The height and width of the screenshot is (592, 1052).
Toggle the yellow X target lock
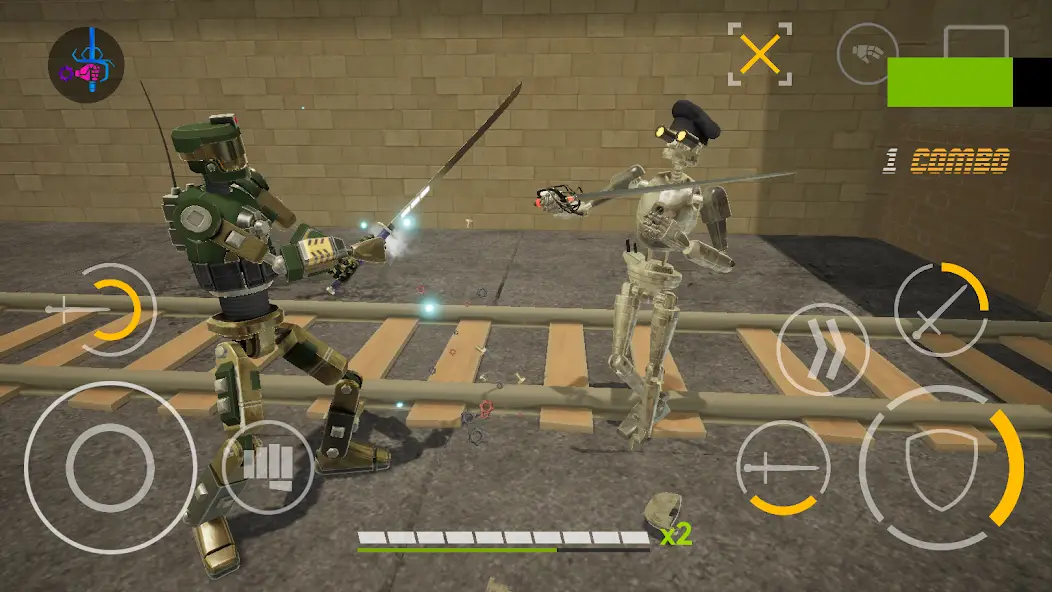pos(760,54)
